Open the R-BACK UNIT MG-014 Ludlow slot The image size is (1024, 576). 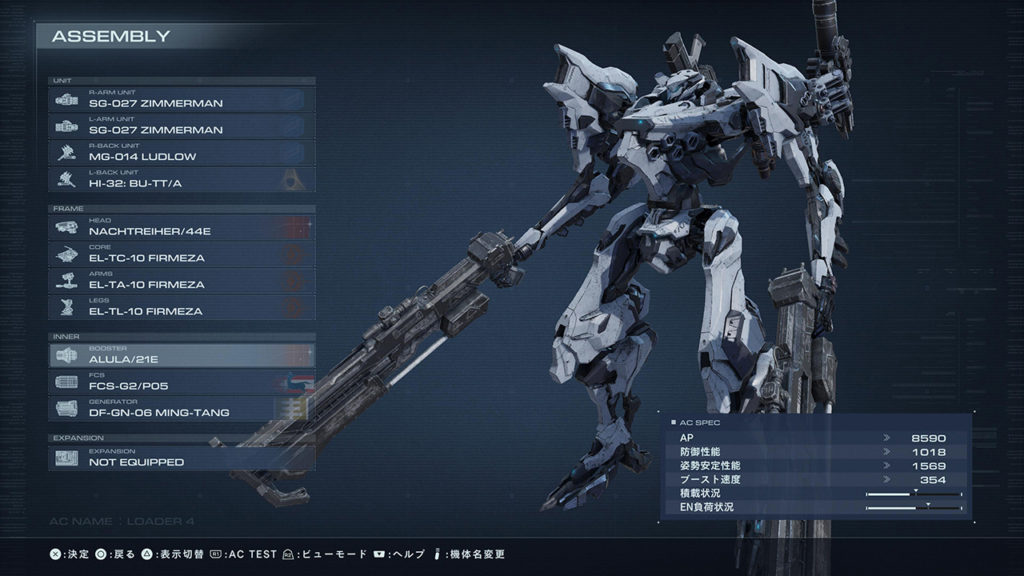click(x=181, y=153)
